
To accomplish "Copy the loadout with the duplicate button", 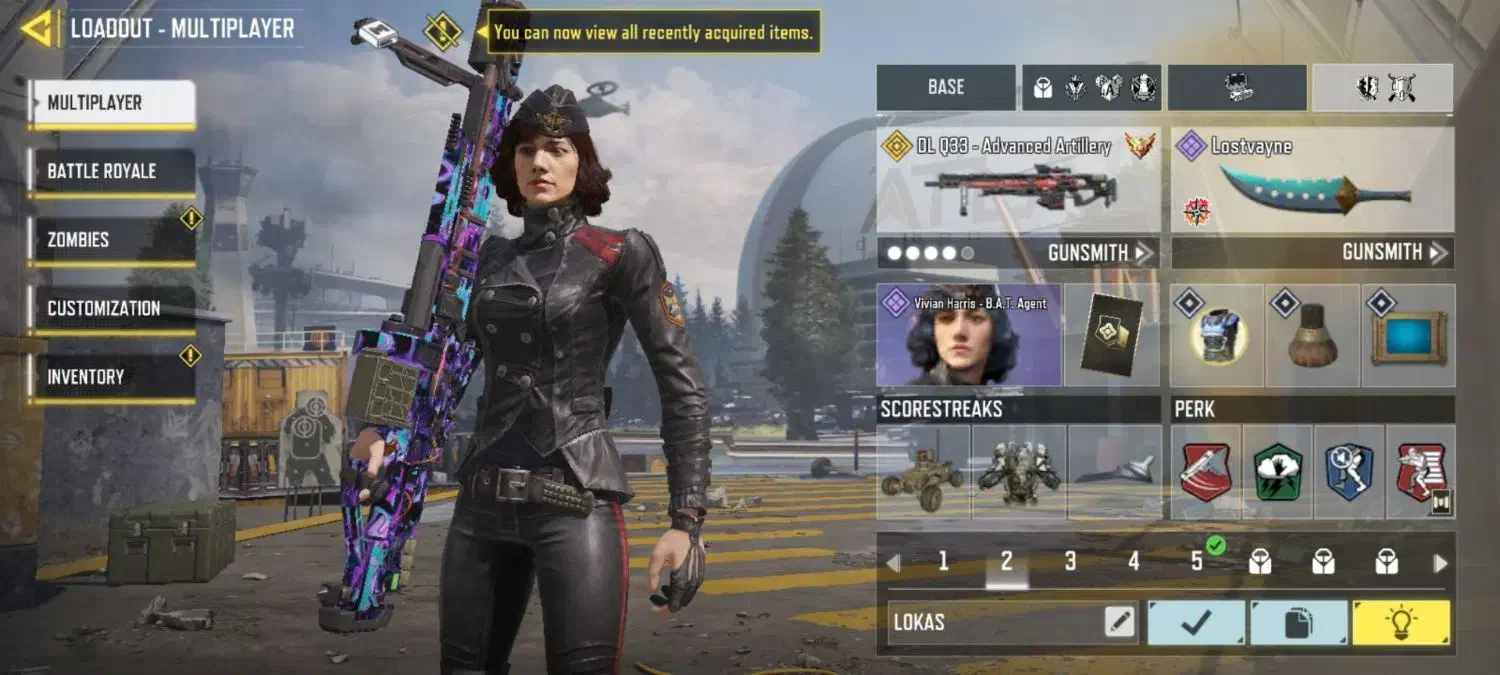I will click(x=1298, y=622).
